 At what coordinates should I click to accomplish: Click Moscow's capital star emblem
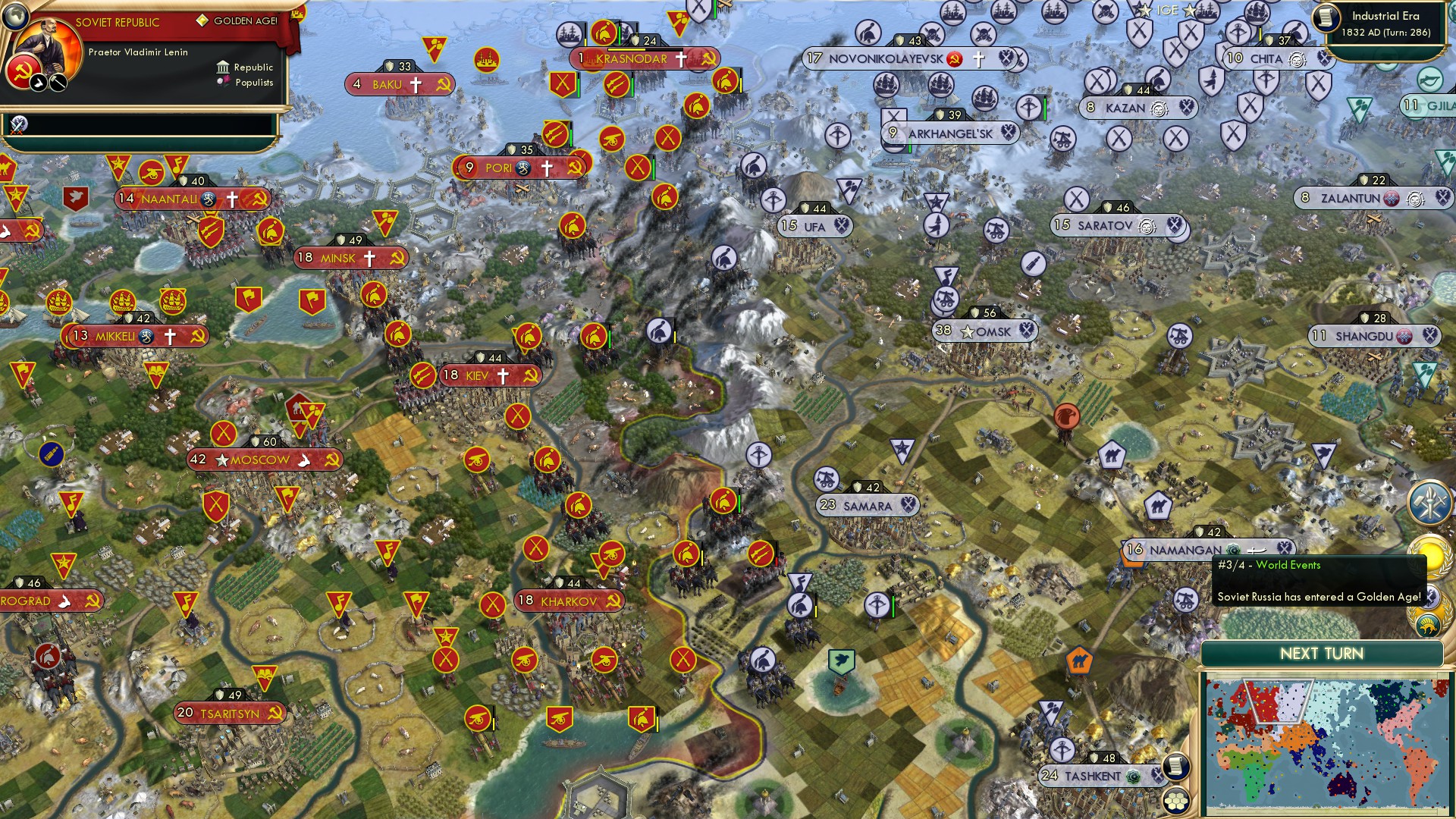tap(221, 459)
